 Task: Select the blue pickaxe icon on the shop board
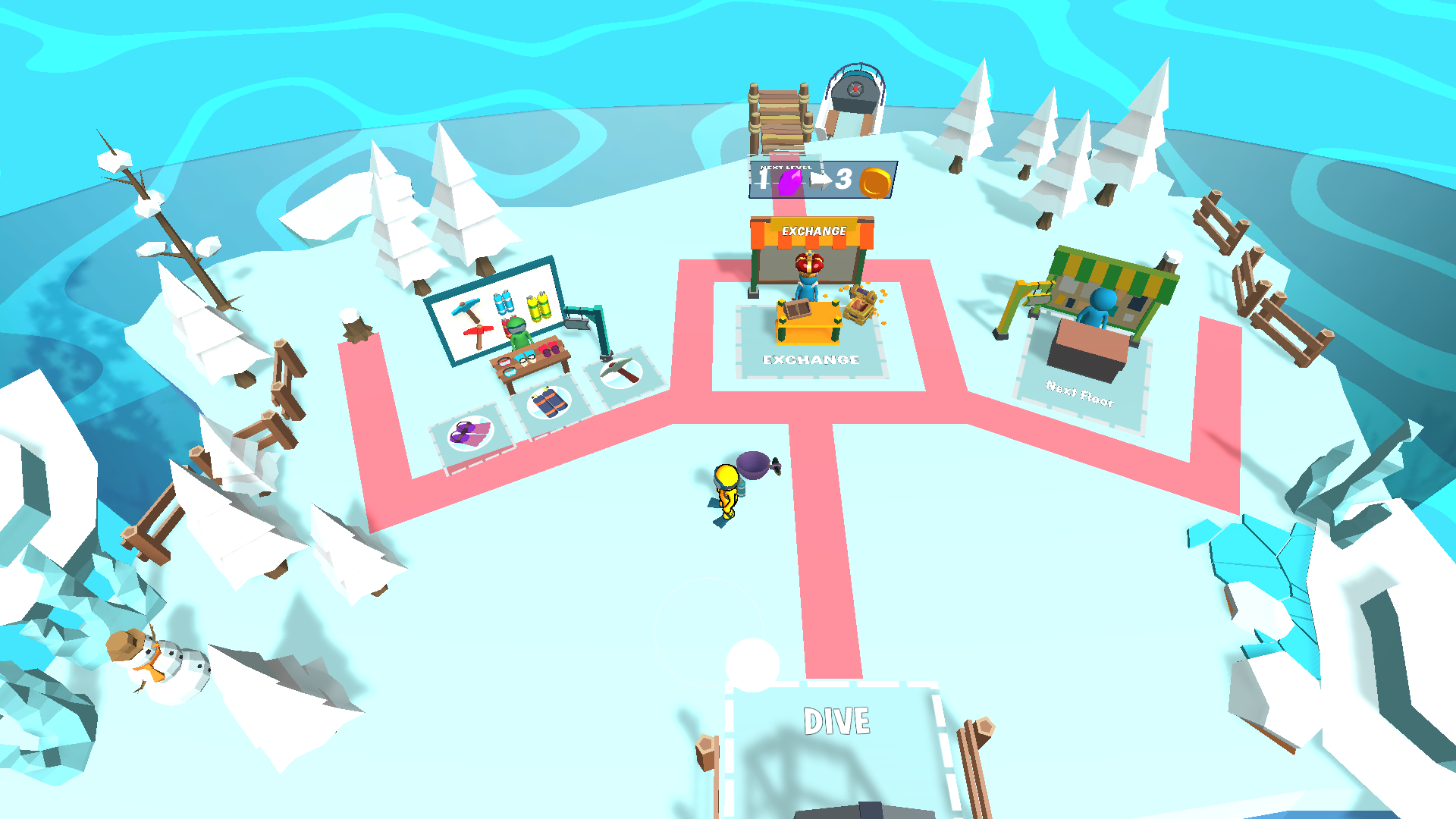[x=466, y=309]
